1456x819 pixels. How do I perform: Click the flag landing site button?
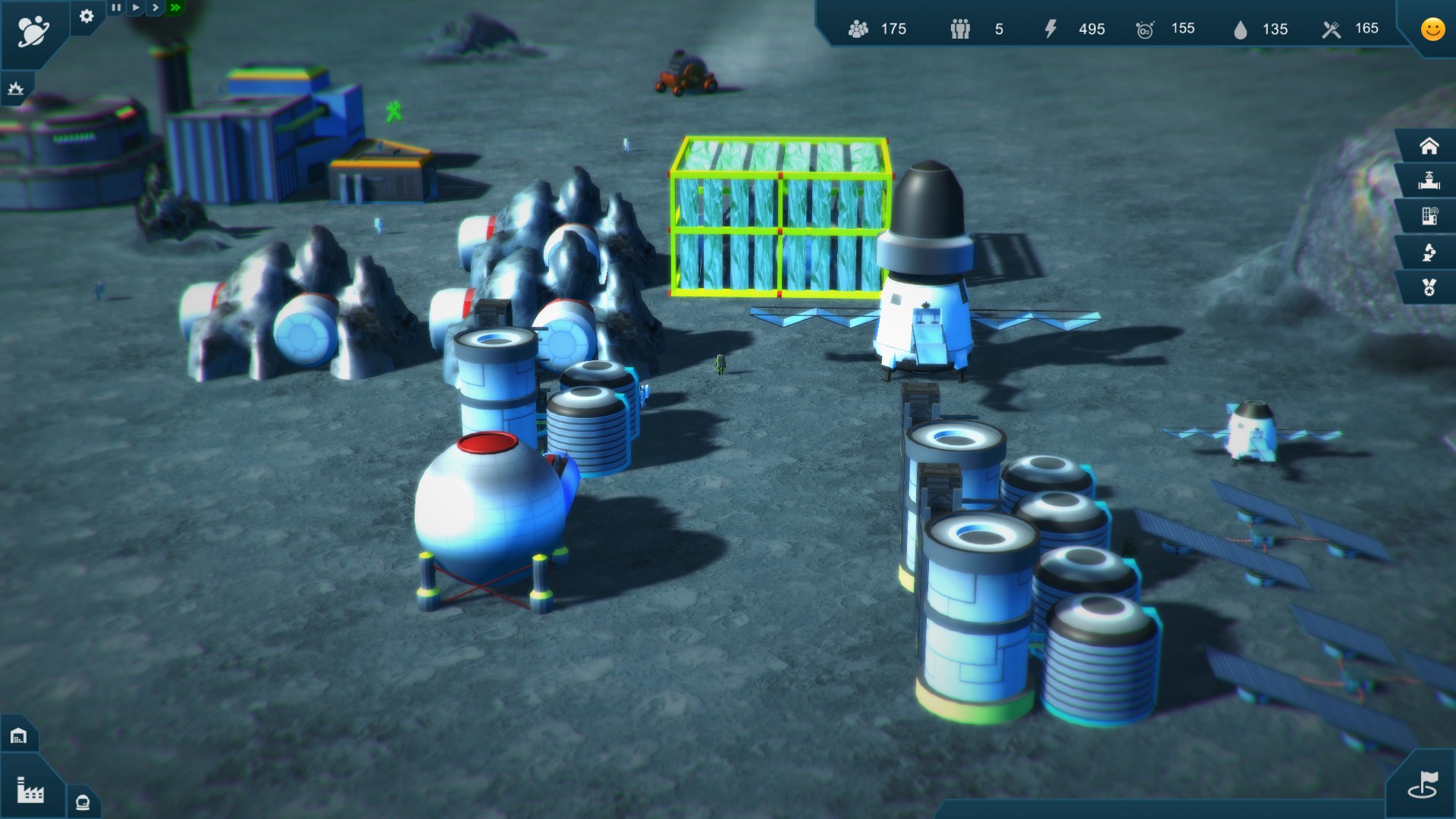(1423, 785)
